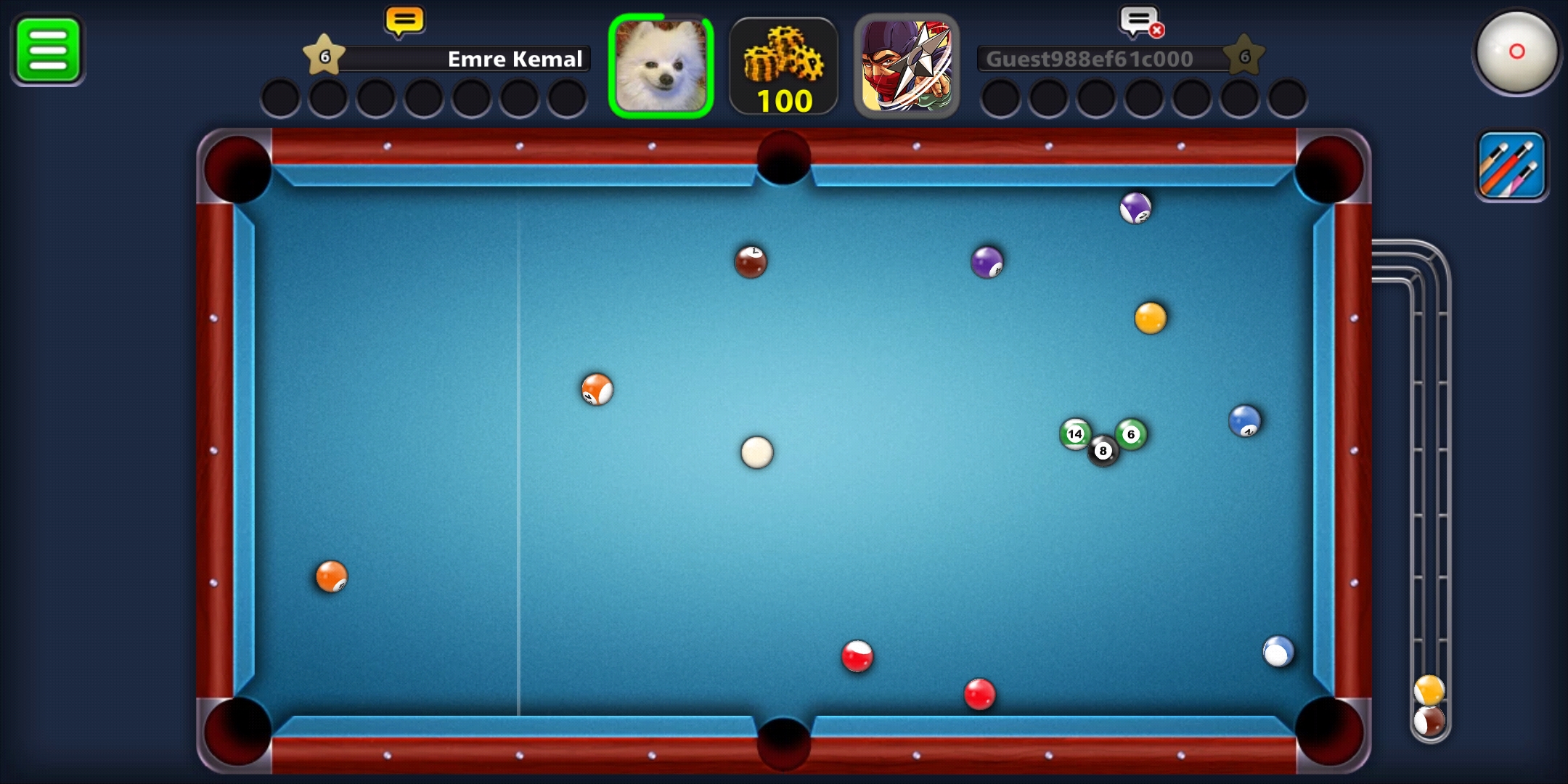The image size is (1568, 784).
Task: View the ninja opponent's avatar
Action: pyautogui.click(x=907, y=66)
